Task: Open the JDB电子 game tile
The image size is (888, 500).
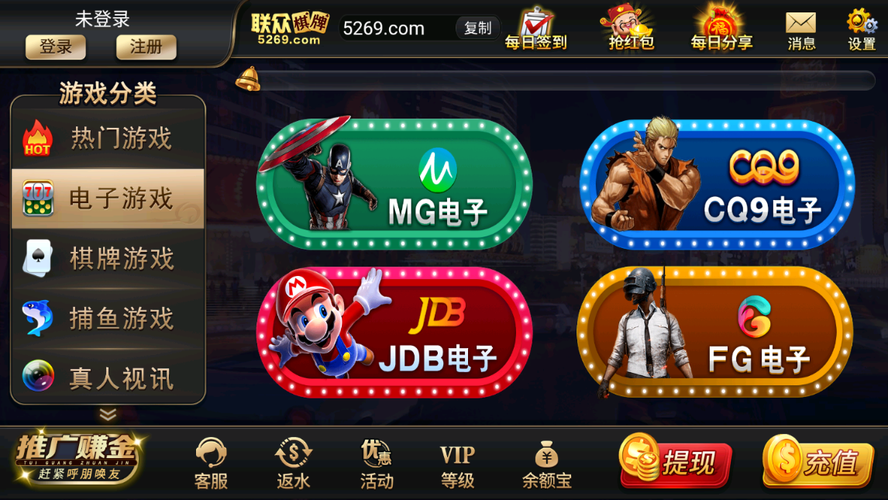Action: point(395,332)
